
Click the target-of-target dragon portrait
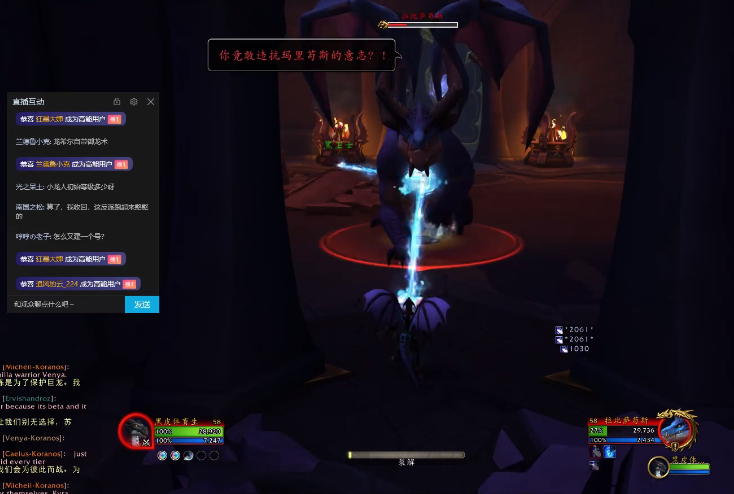click(659, 465)
